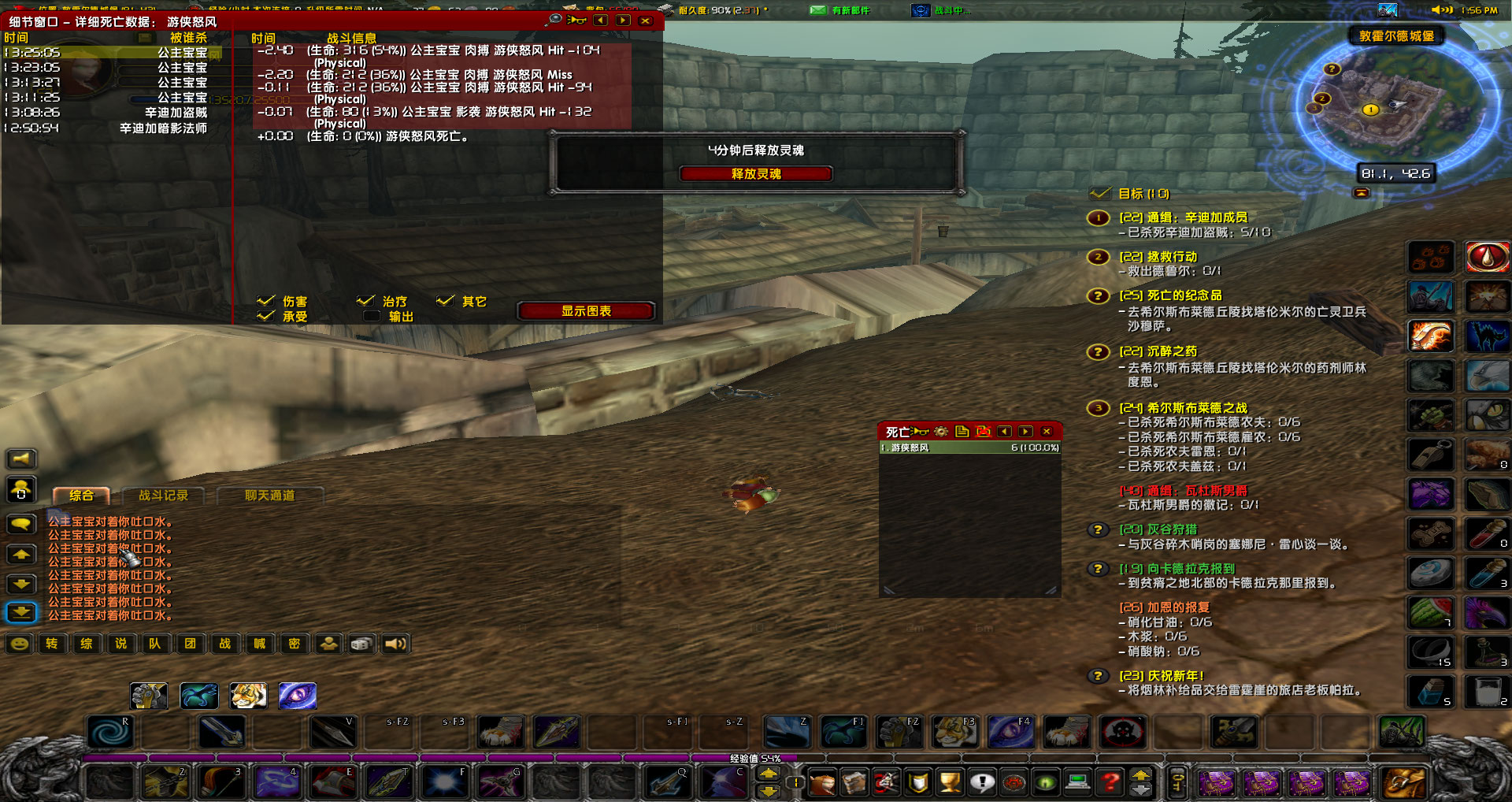This screenshot has width=1512, height=802.
Task: Select the 游侠怒风 entry in death list
Action: coord(969,447)
